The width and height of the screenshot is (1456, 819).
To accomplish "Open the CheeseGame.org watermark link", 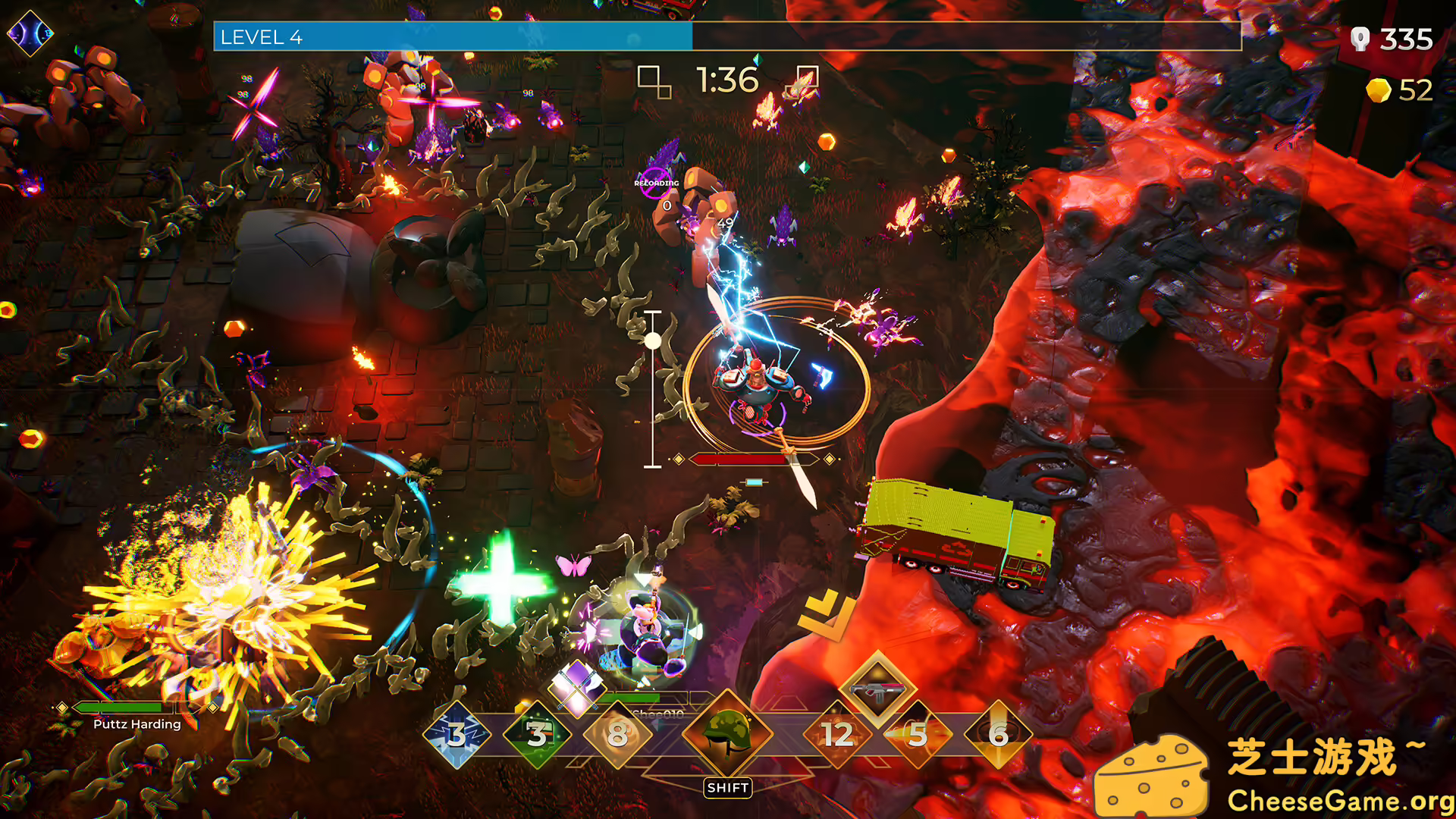I will coord(1339,801).
